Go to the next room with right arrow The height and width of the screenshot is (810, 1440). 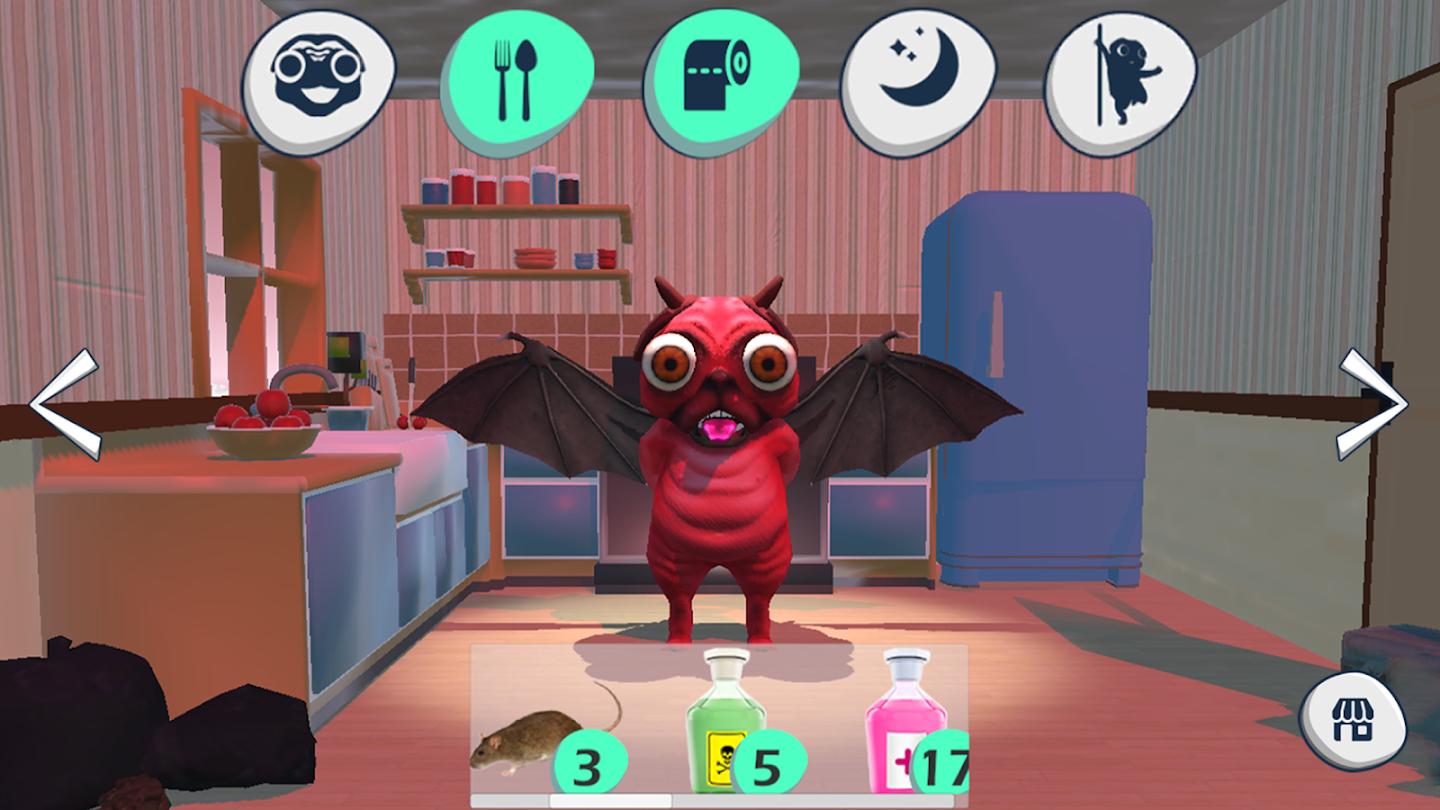pos(1373,404)
